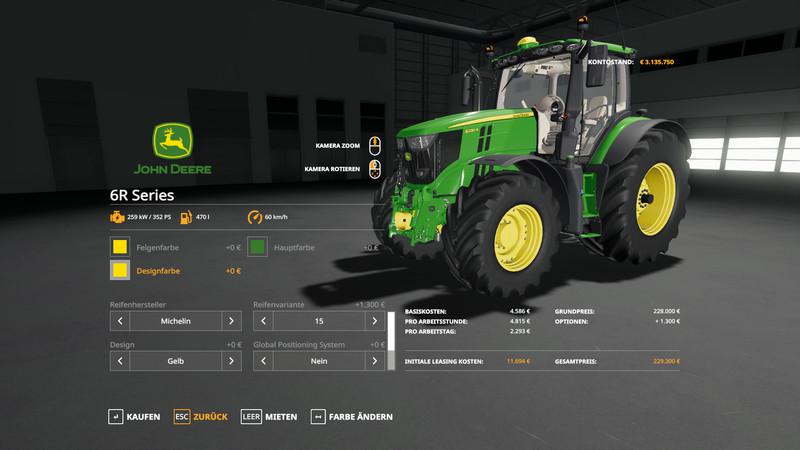Image resolution: width=800 pixels, height=450 pixels.
Task: Lease the tractor with Mieten
Action: 270,416
